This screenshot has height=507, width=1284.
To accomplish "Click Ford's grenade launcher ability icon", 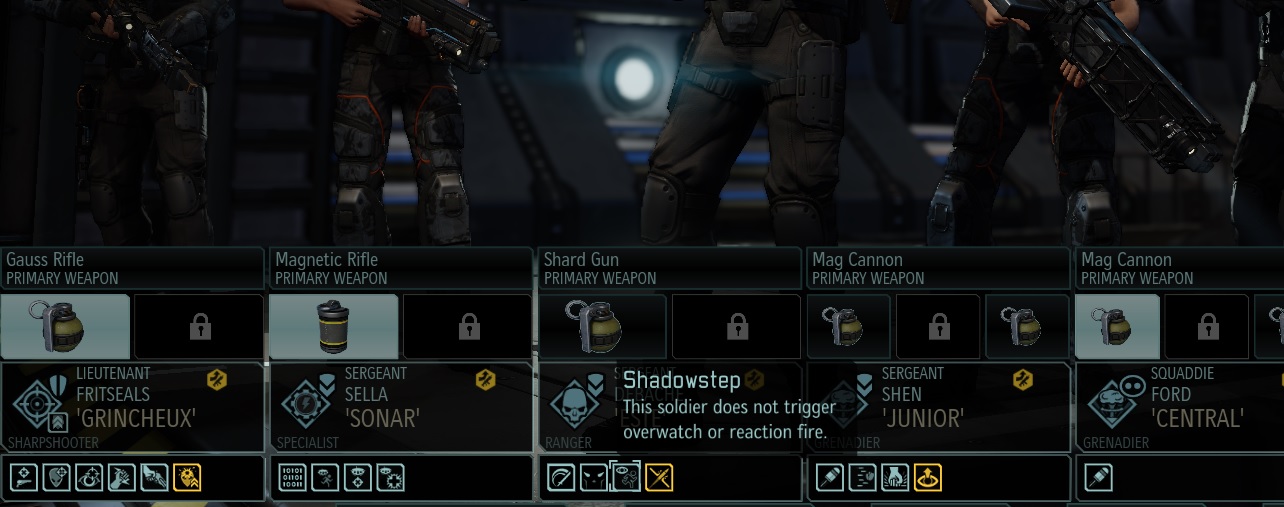I will coord(1099,478).
